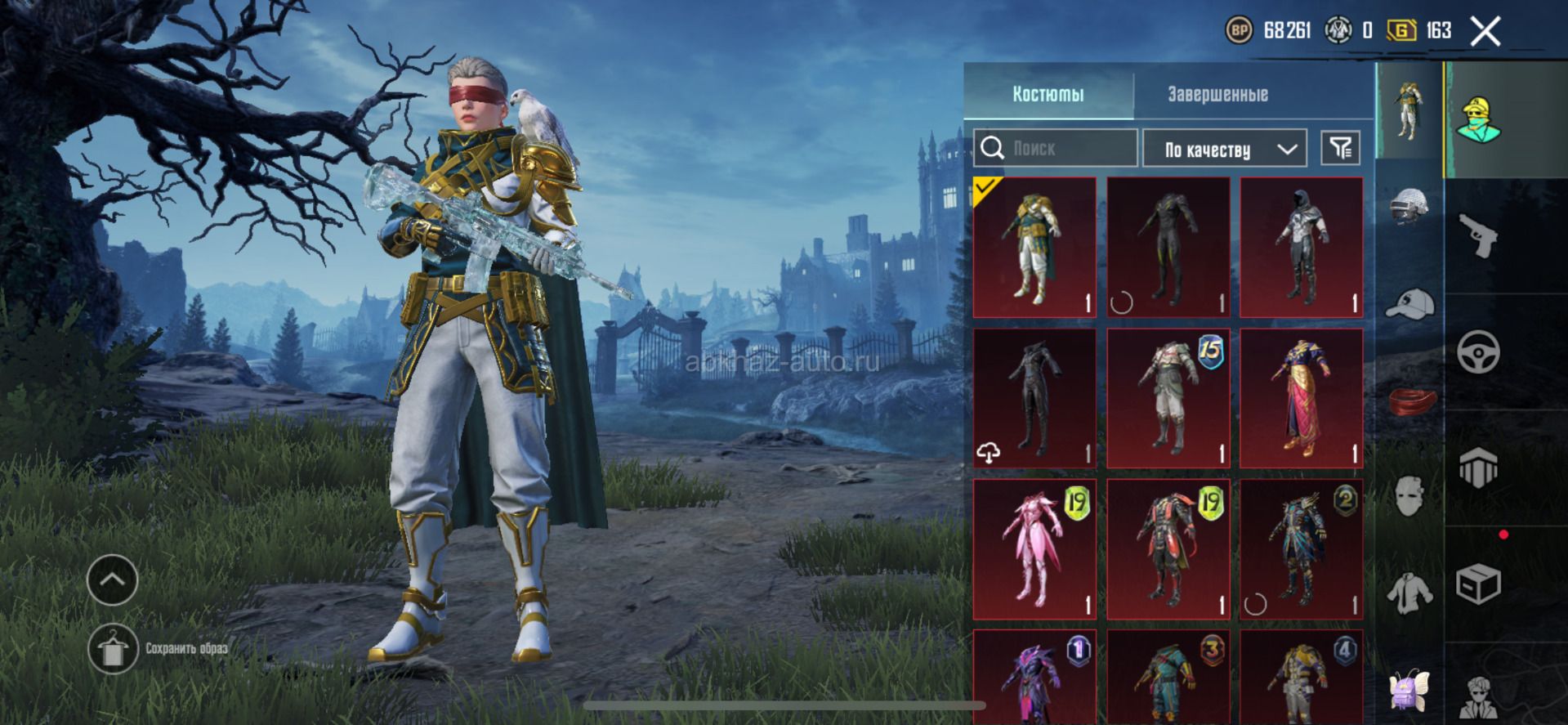Open the steering wheel vehicles section
The height and width of the screenshot is (725, 1568).
point(1478,352)
